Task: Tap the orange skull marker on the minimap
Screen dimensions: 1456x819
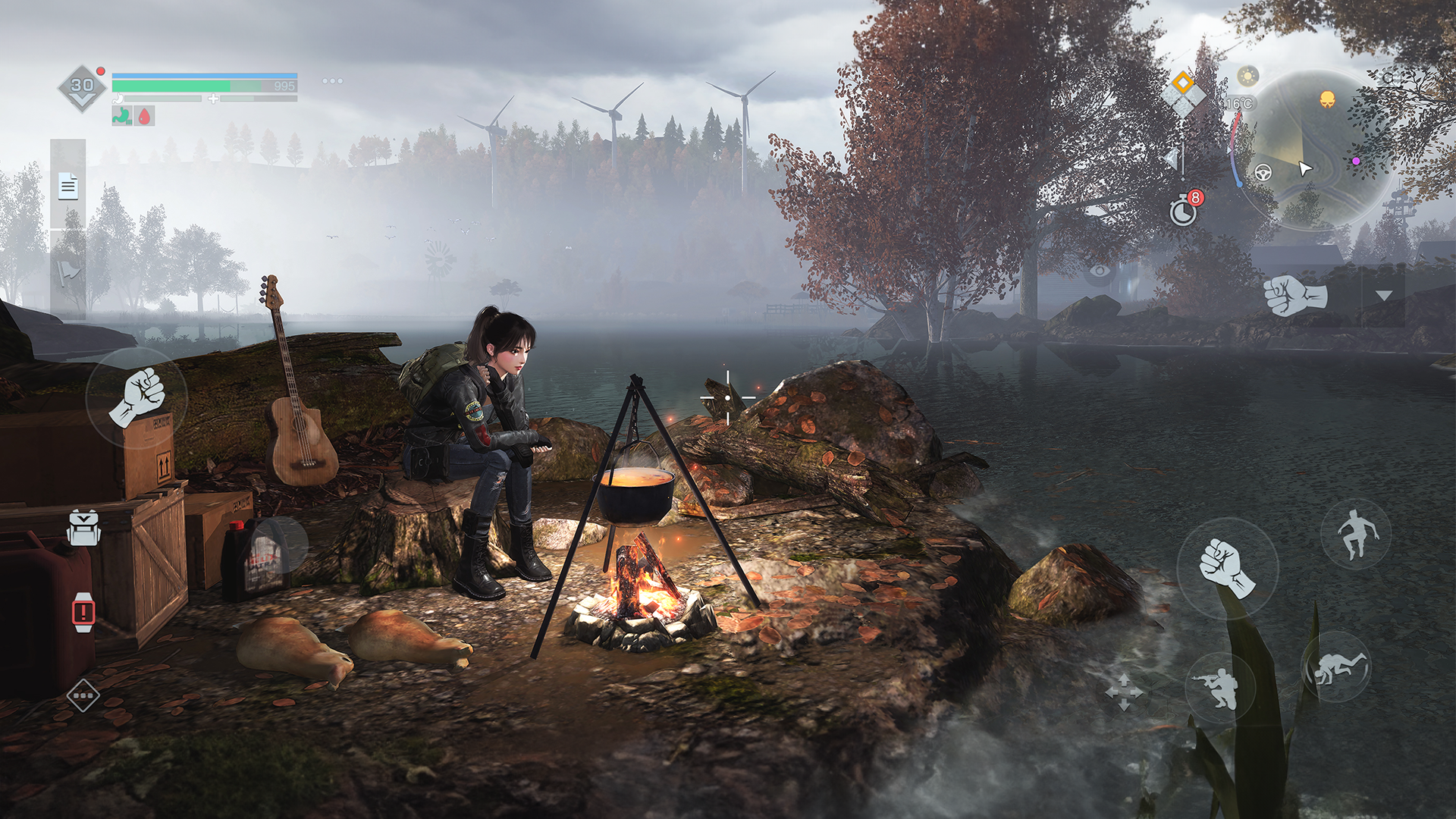Action: coord(1327,99)
